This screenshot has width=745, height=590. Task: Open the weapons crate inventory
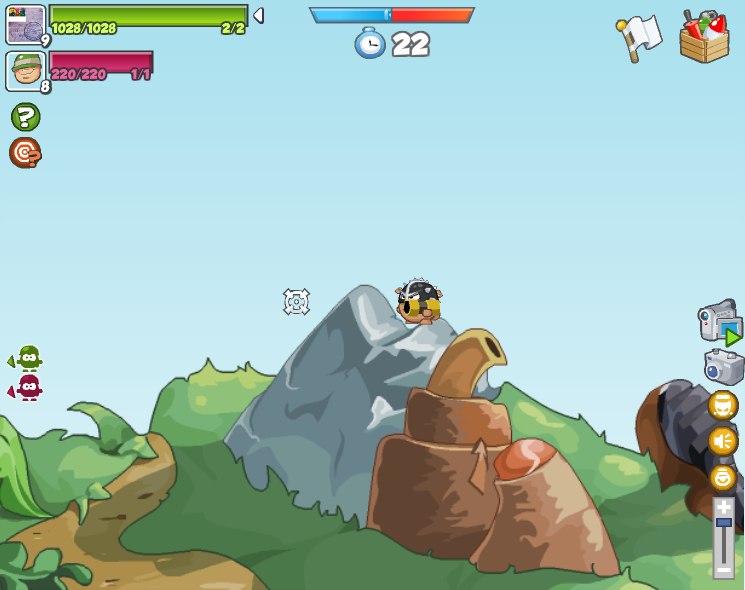click(x=704, y=37)
